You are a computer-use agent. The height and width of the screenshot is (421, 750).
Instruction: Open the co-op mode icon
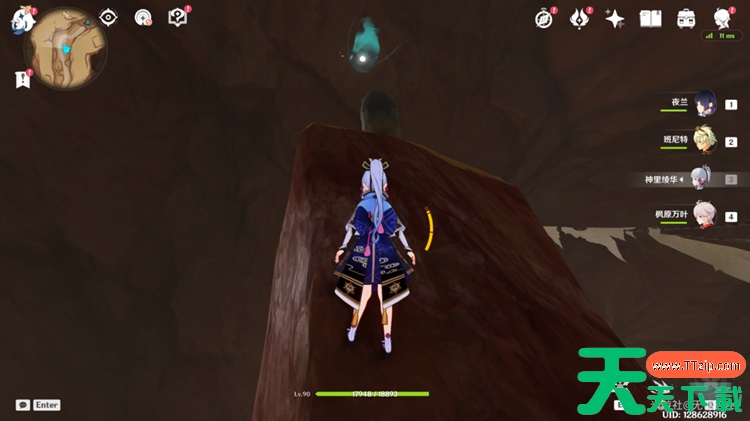click(143, 18)
